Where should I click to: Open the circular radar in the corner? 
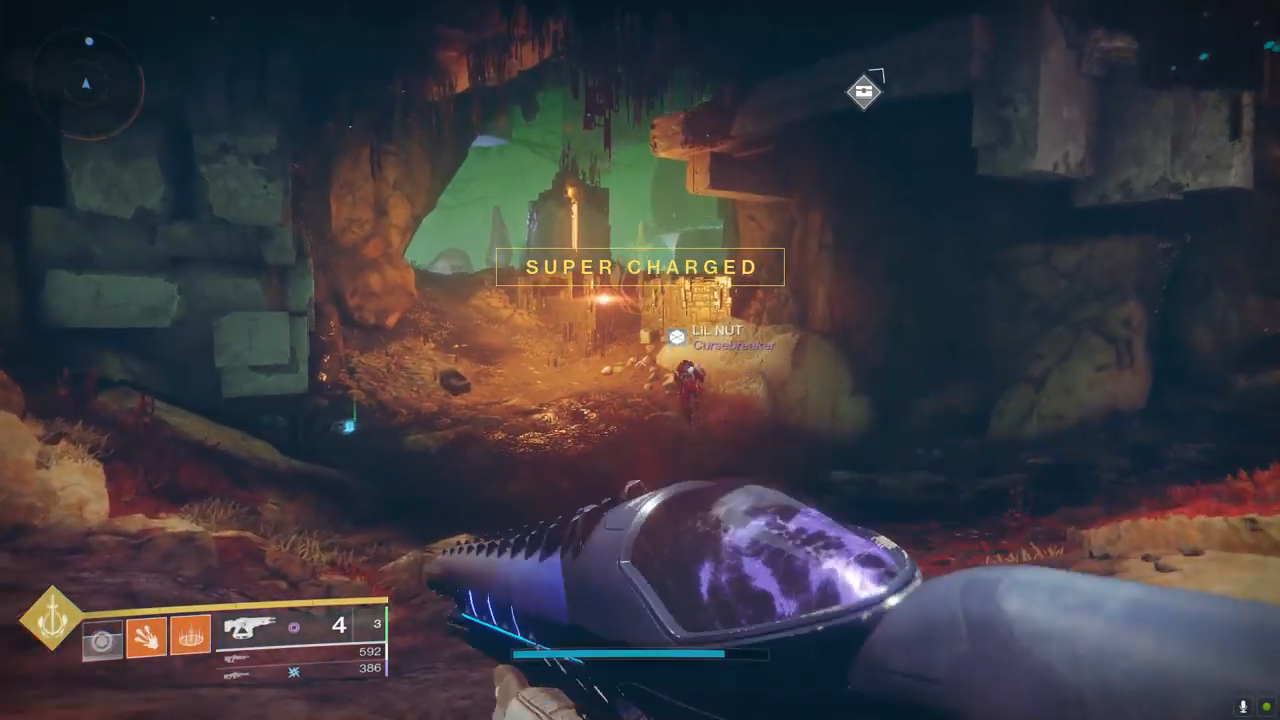tap(88, 84)
